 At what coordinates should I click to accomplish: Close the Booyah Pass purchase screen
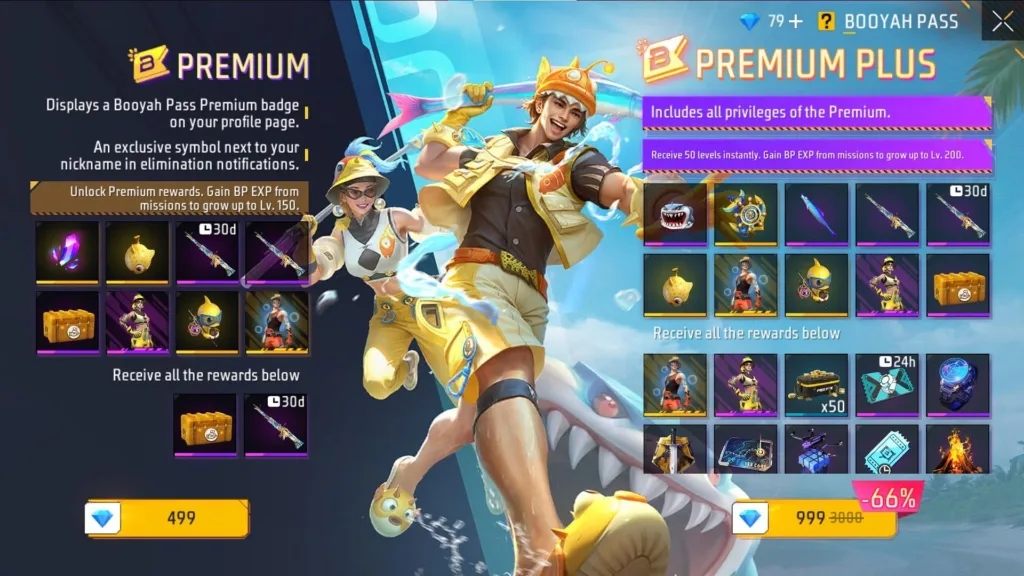[x=1002, y=21]
